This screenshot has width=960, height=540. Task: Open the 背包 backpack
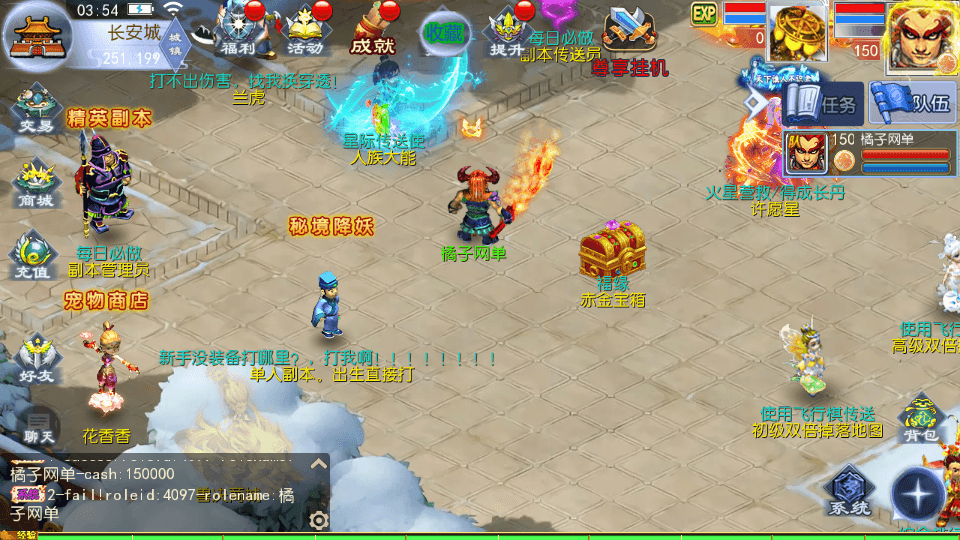pos(919,418)
